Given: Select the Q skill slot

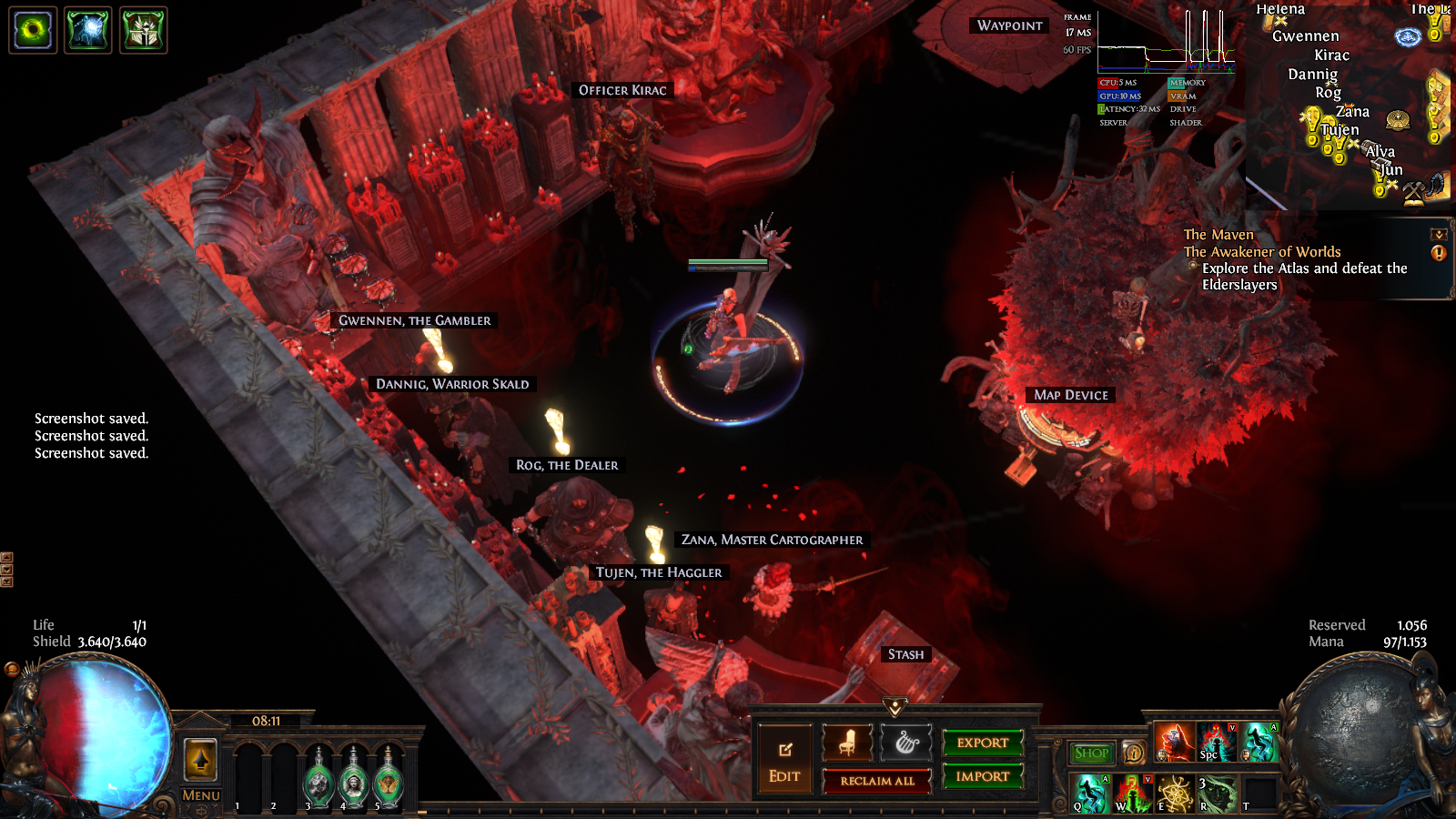Looking at the screenshot, I should coord(1090,793).
